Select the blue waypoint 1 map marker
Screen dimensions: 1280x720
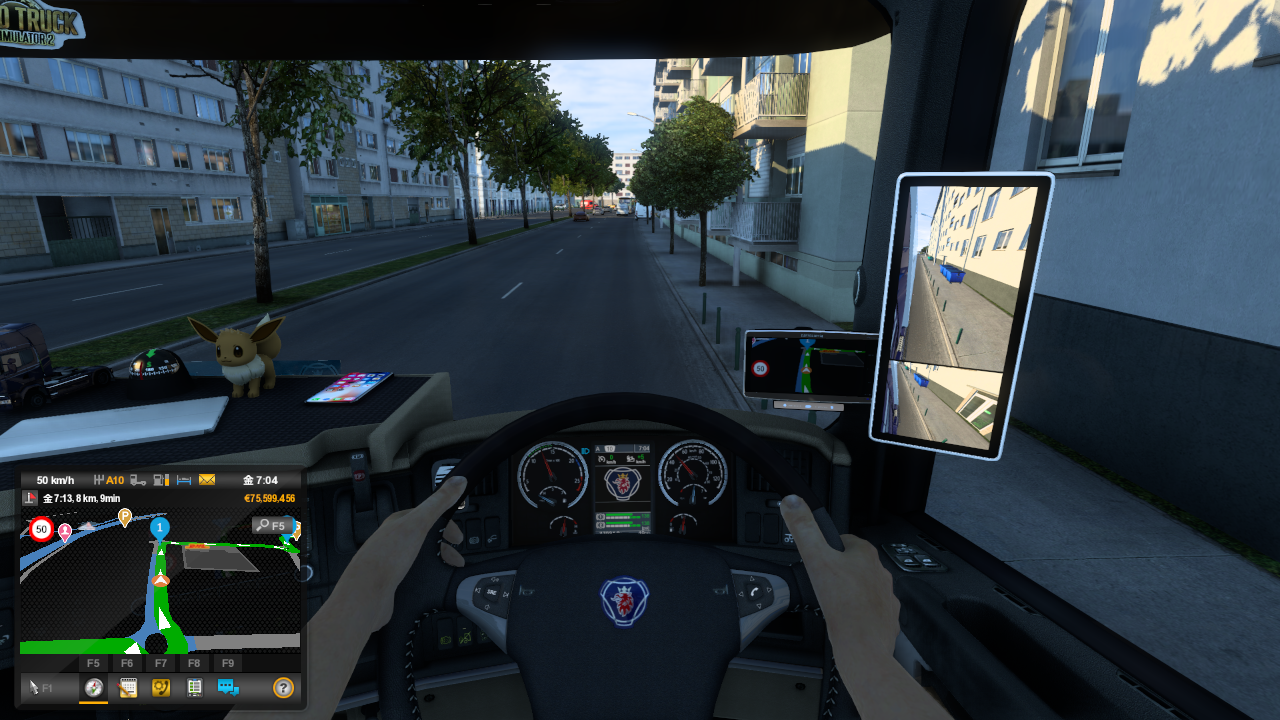pos(159,528)
